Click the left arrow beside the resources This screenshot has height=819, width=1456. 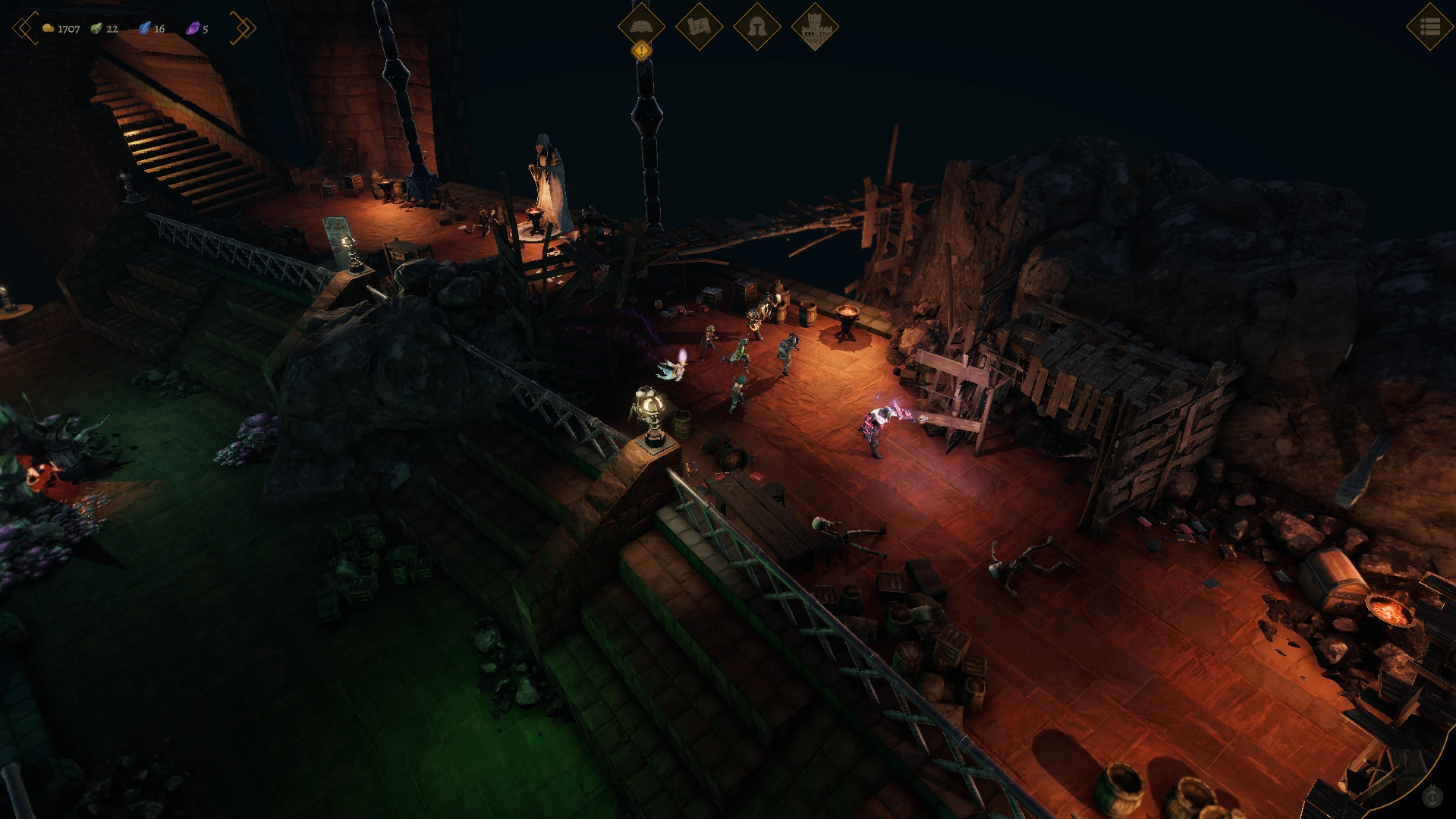pos(25,28)
